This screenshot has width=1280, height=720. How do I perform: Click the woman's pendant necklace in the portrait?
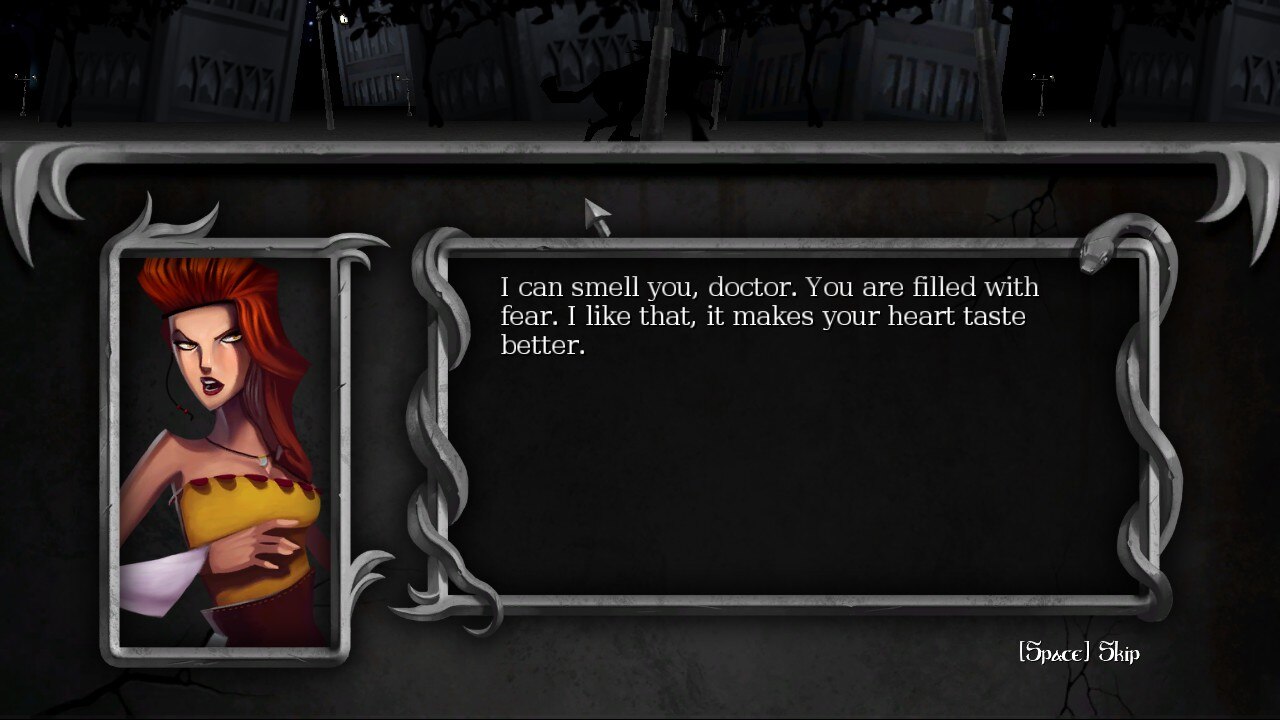click(x=260, y=460)
